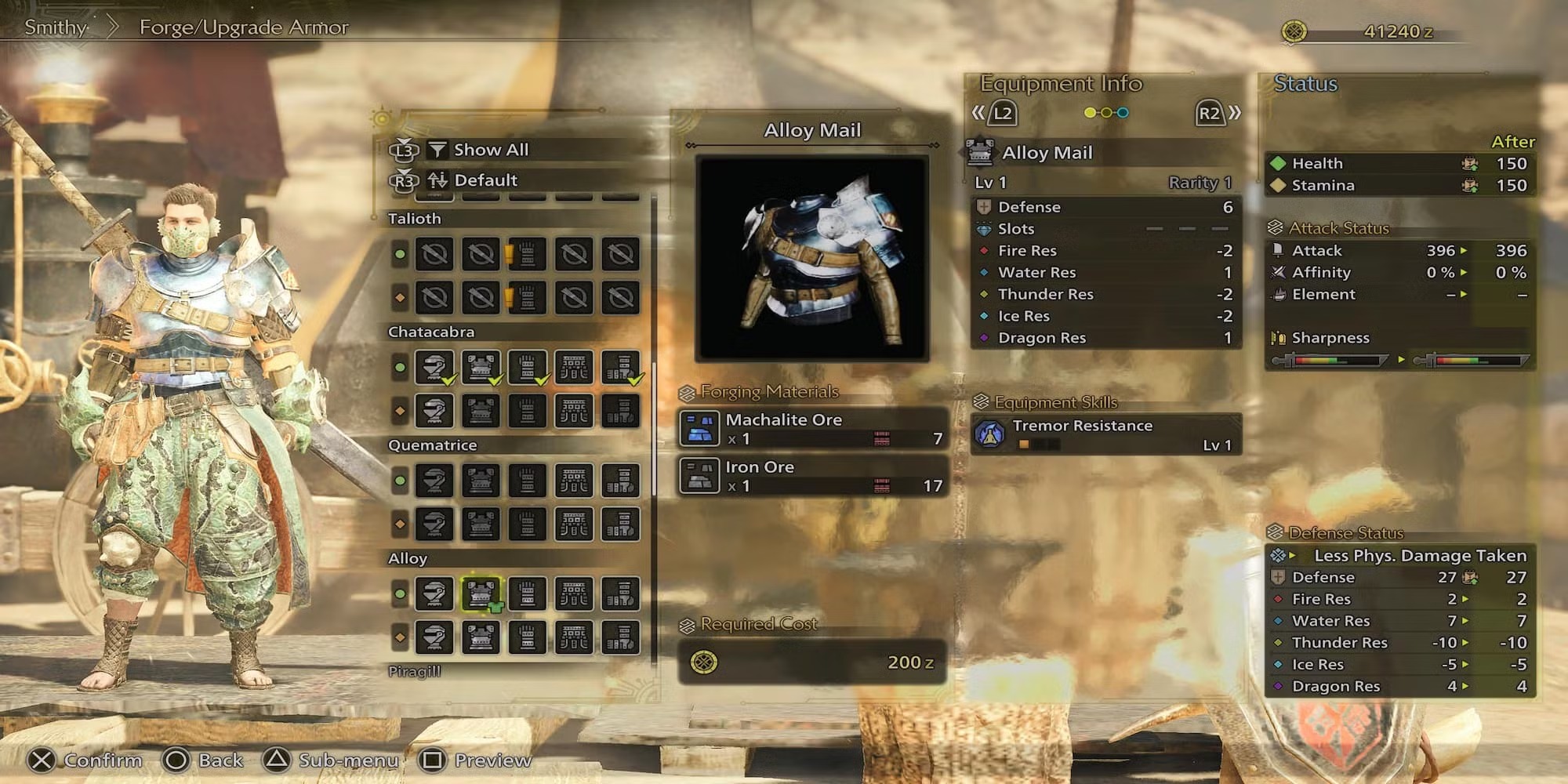The image size is (1568, 784).
Task: Select Talioth arm armor in the green-circle row
Action: (x=528, y=254)
